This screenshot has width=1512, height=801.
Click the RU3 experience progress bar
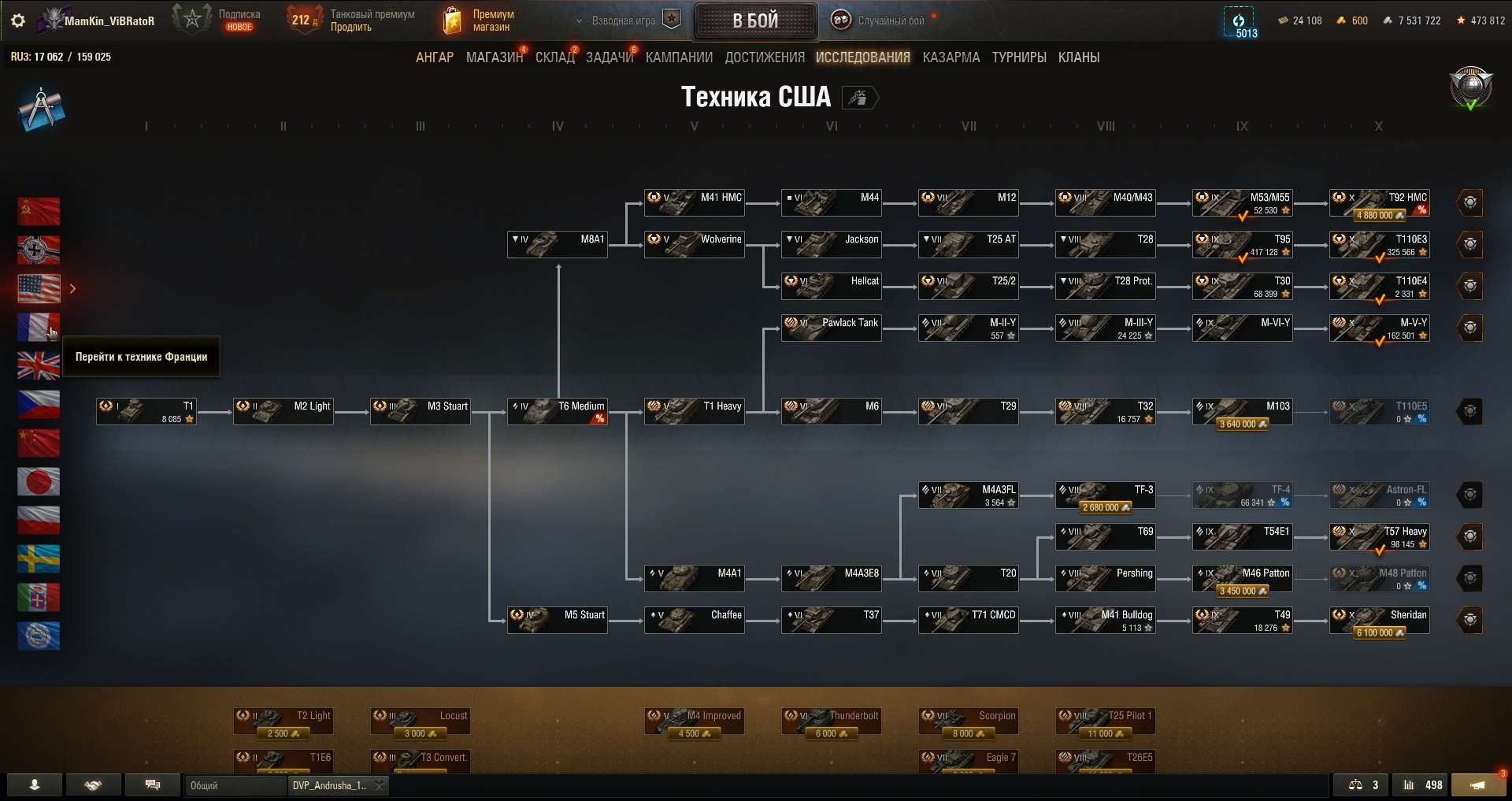(61, 57)
